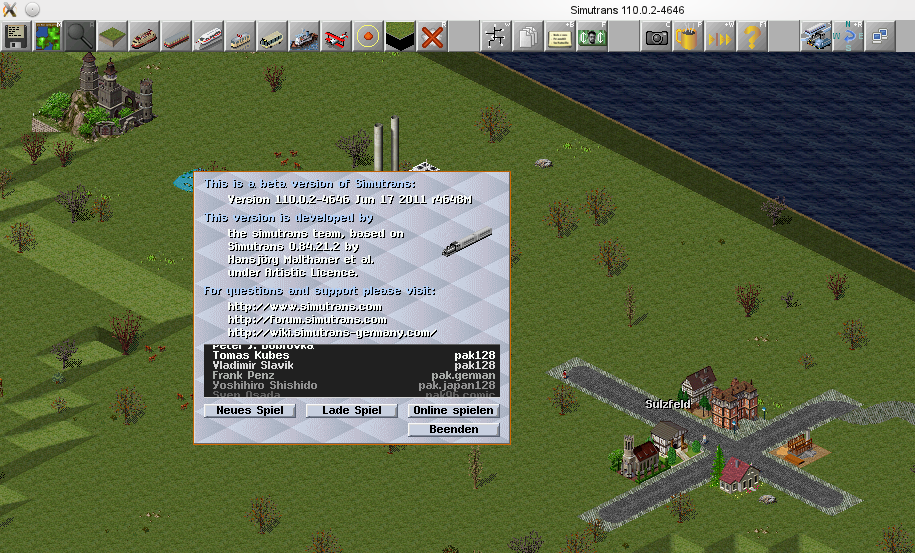
Task: Open help with the question mark icon
Action: point(752,37)
